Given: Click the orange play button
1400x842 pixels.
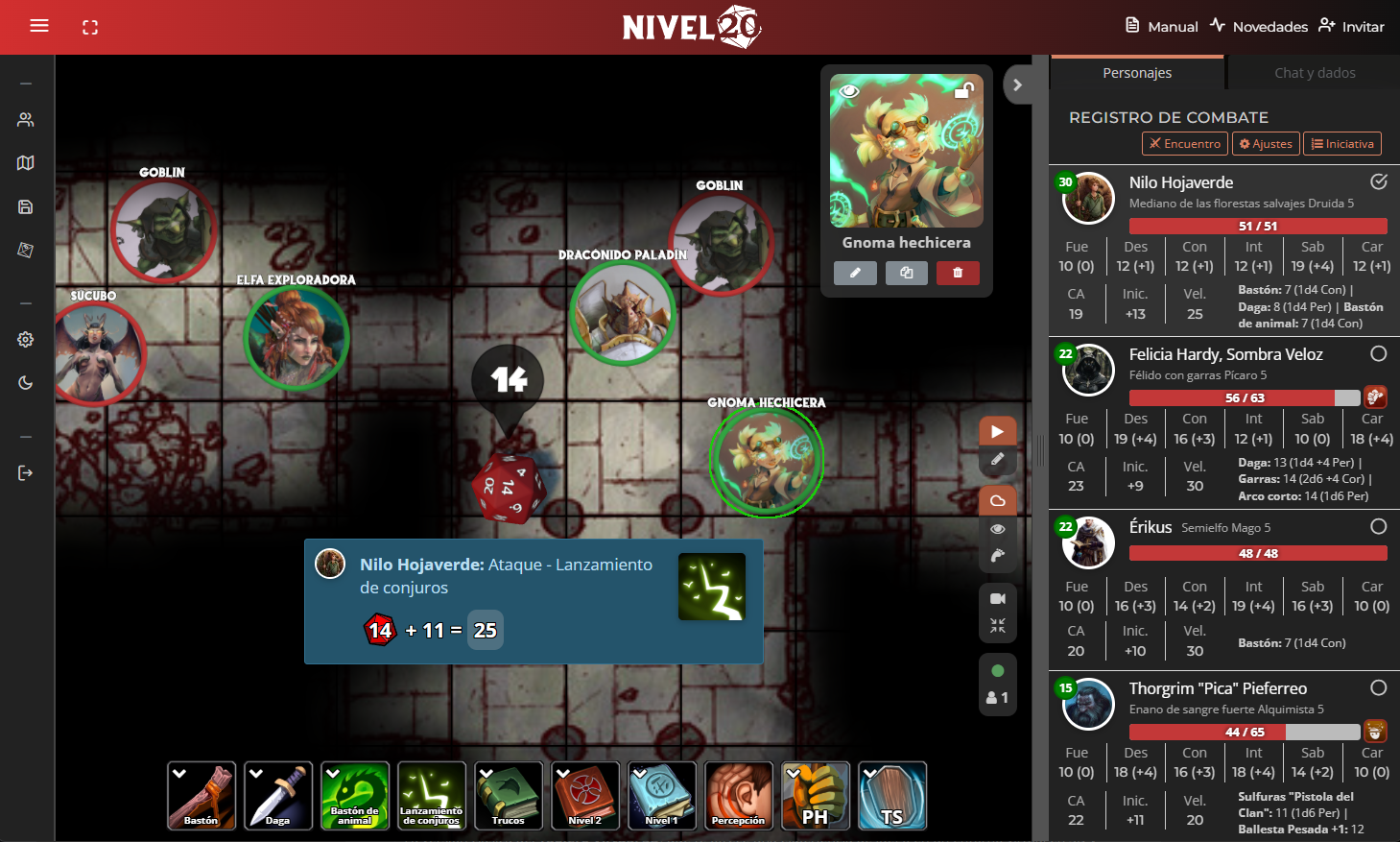Looking at the screenshot, I should [x=997, y=431].
